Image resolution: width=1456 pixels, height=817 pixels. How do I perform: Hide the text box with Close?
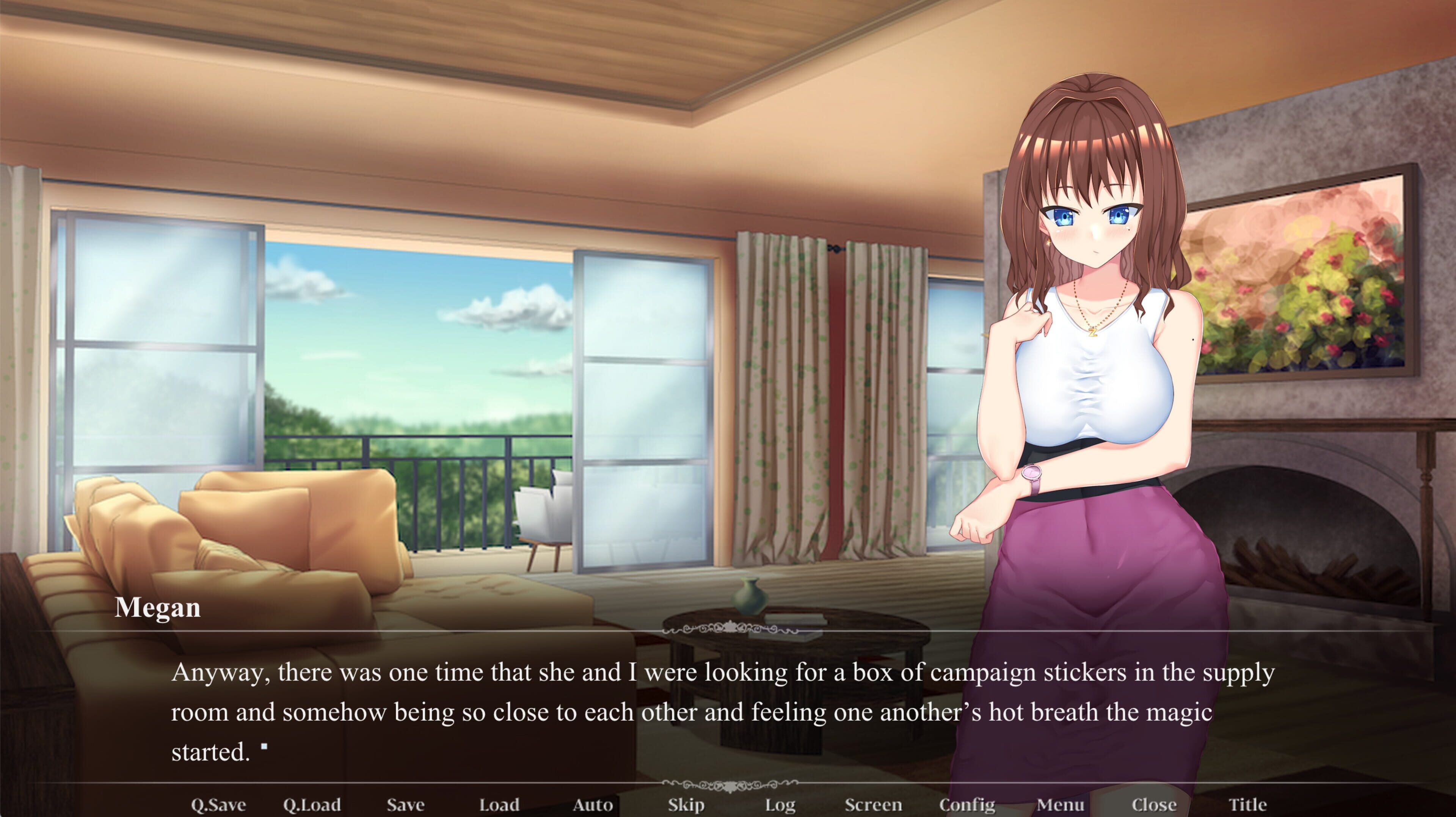coord(1153,804)
